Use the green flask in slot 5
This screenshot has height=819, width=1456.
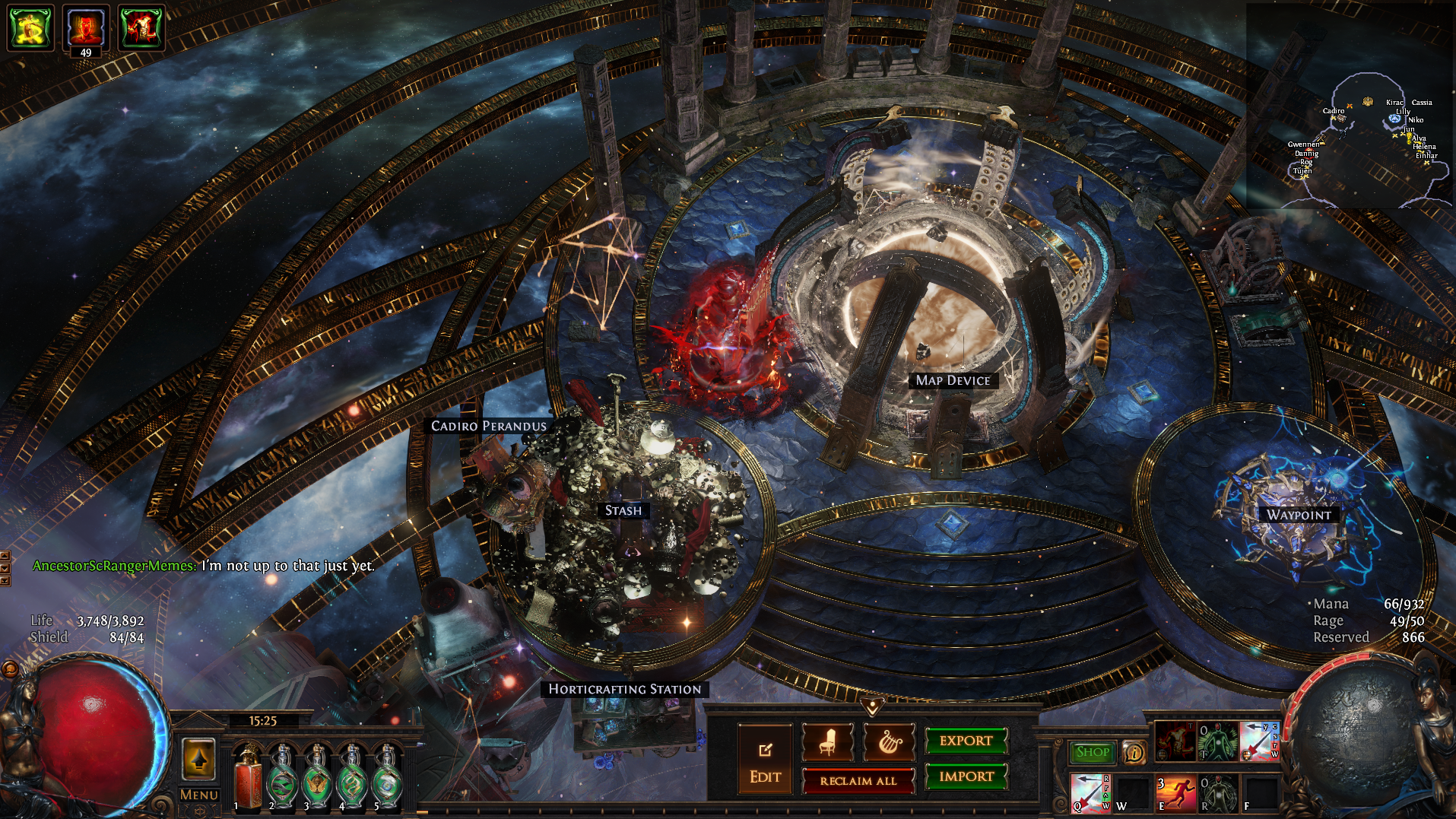pos(388,777)
